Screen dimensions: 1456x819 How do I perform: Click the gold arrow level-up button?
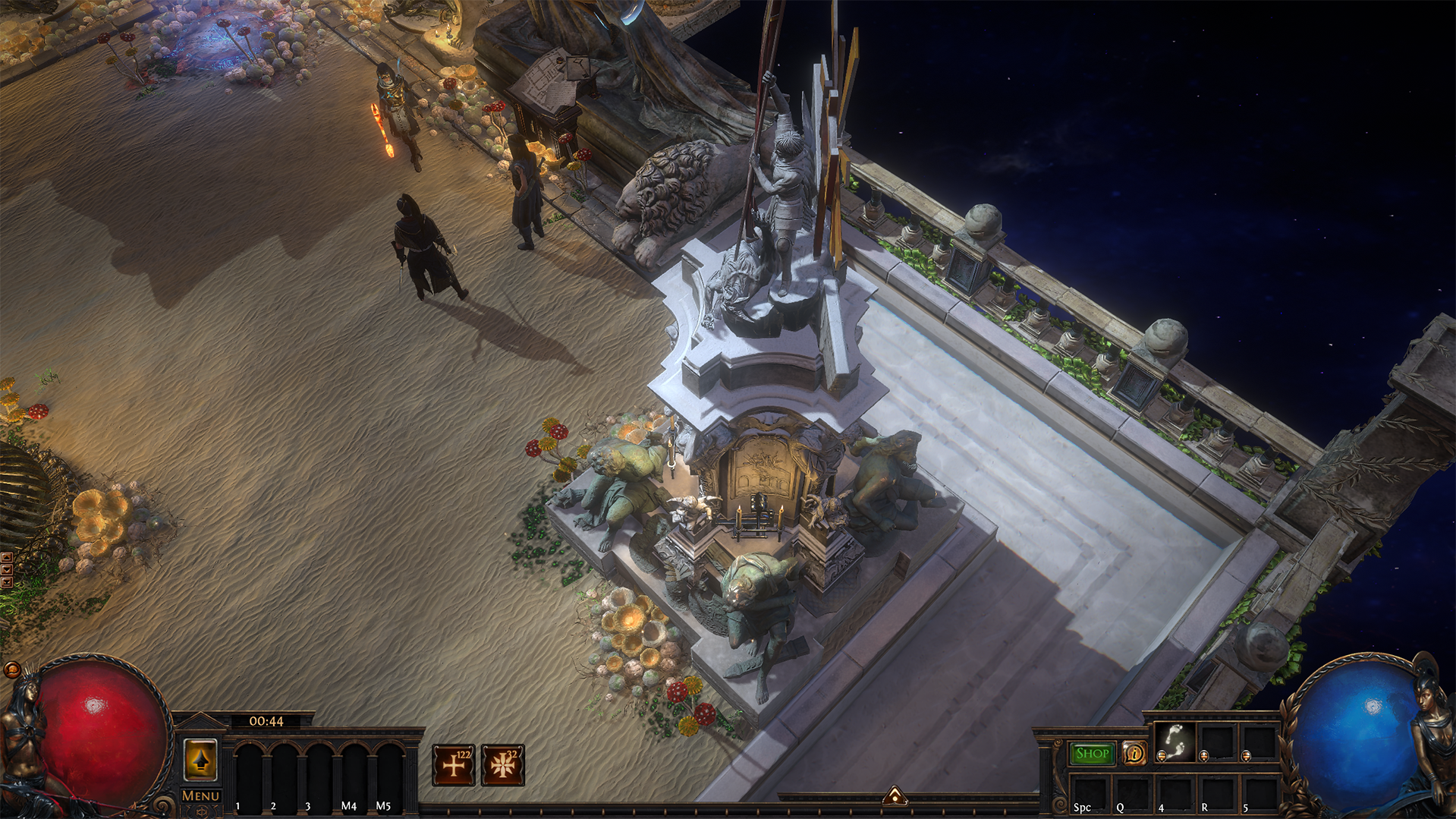point(200,759)
